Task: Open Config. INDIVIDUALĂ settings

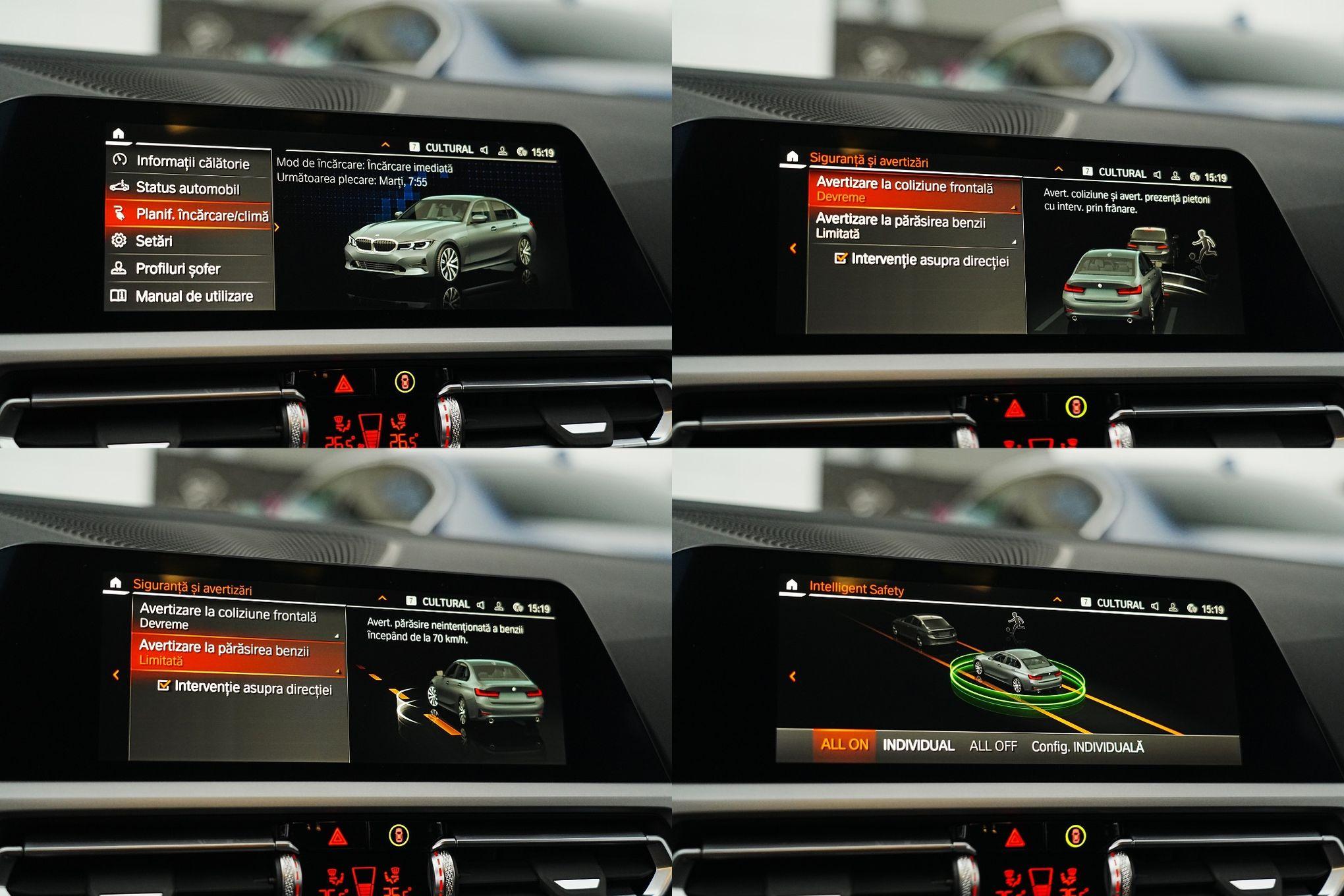Action: tap(1087, 747)
